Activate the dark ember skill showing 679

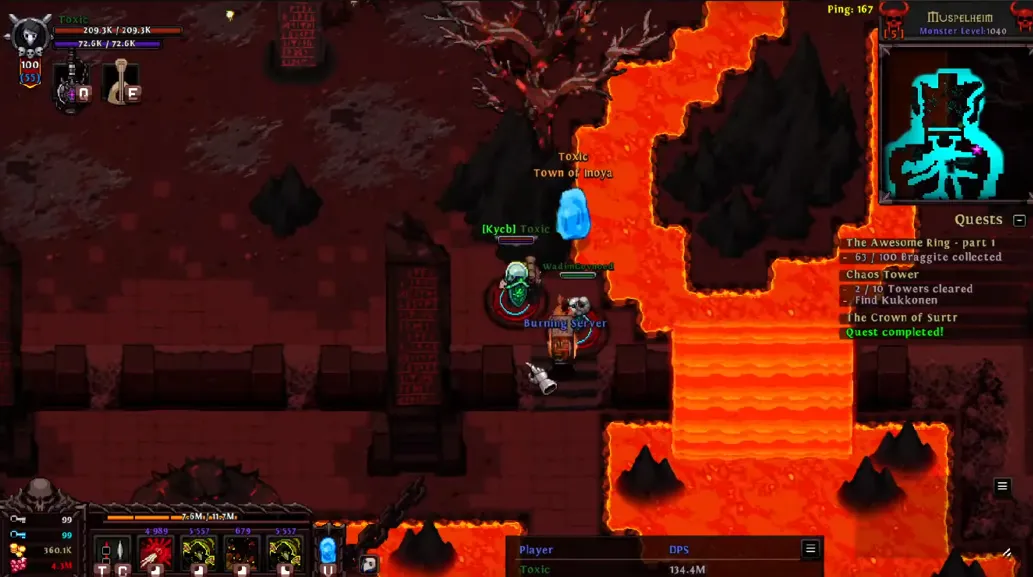(x=241, y=554)
